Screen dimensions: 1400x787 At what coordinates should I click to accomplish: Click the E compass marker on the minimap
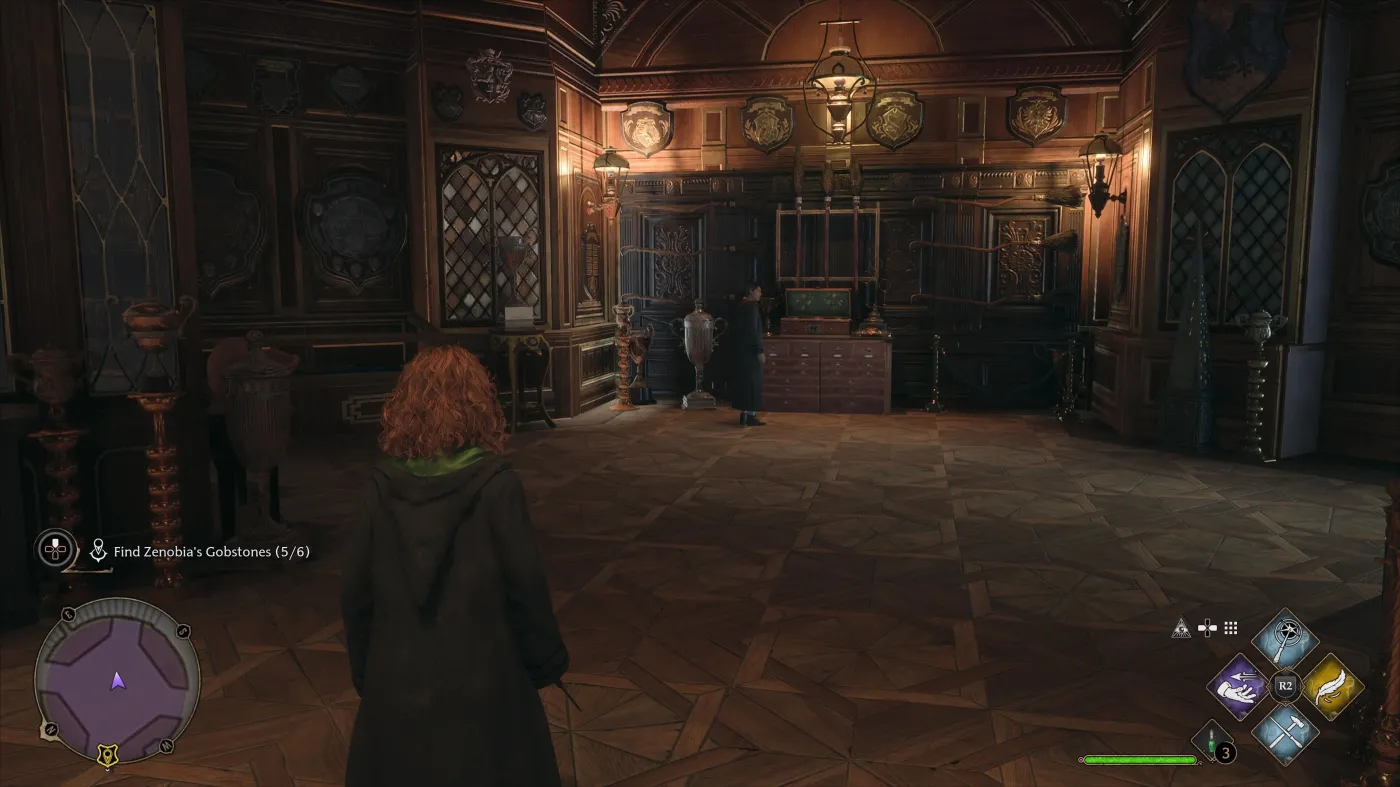click(x=68, y=614)
